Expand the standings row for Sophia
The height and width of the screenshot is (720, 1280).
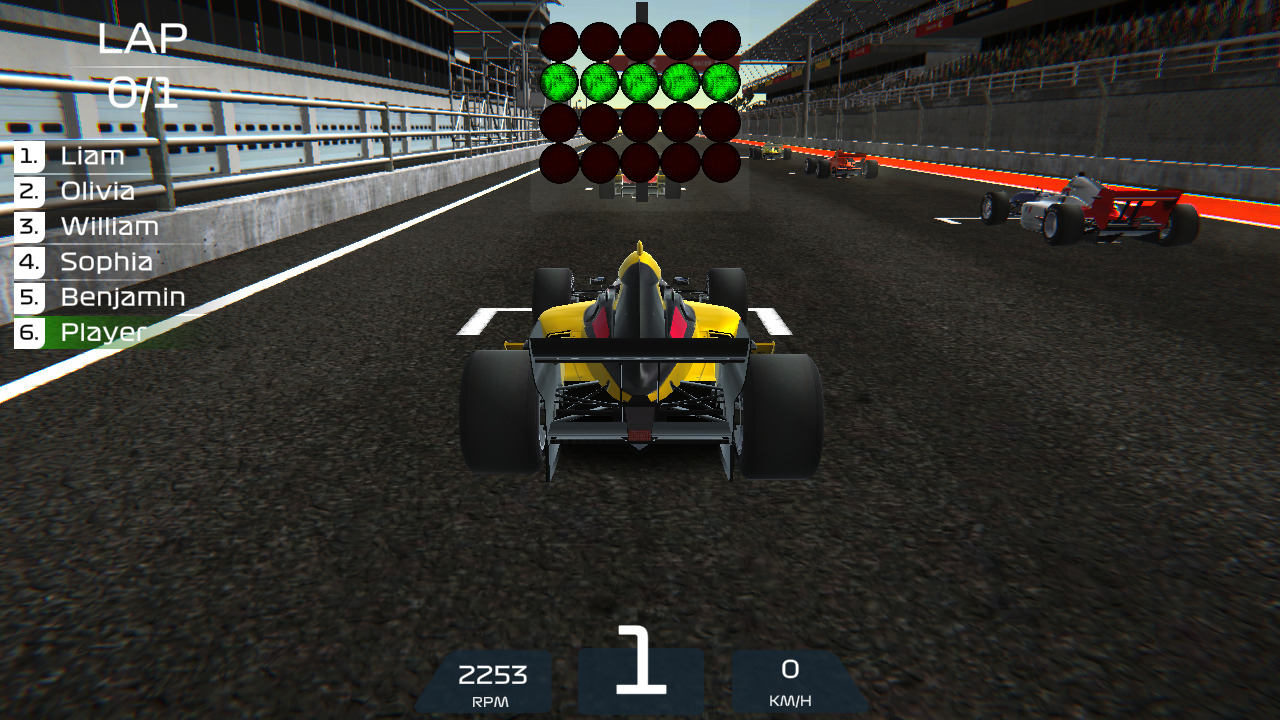(x=105, y=261)
